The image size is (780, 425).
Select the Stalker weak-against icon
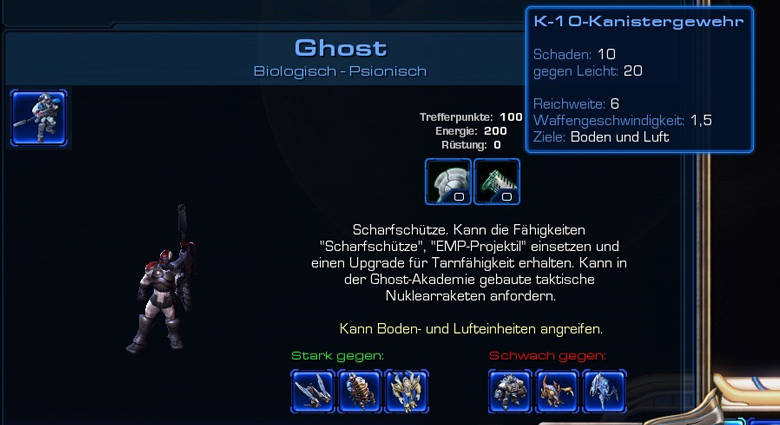604,391
